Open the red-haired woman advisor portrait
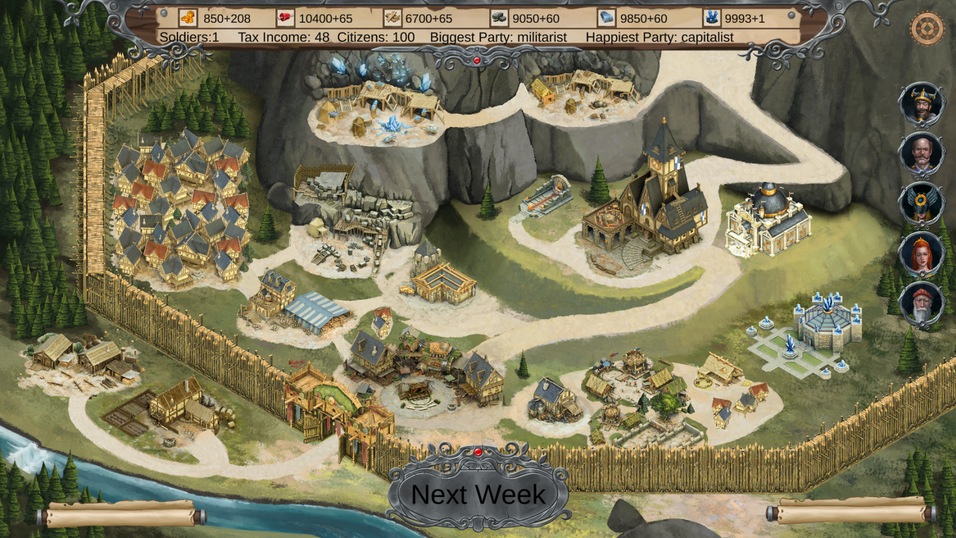The image size is (956, 538). point(921,253)
